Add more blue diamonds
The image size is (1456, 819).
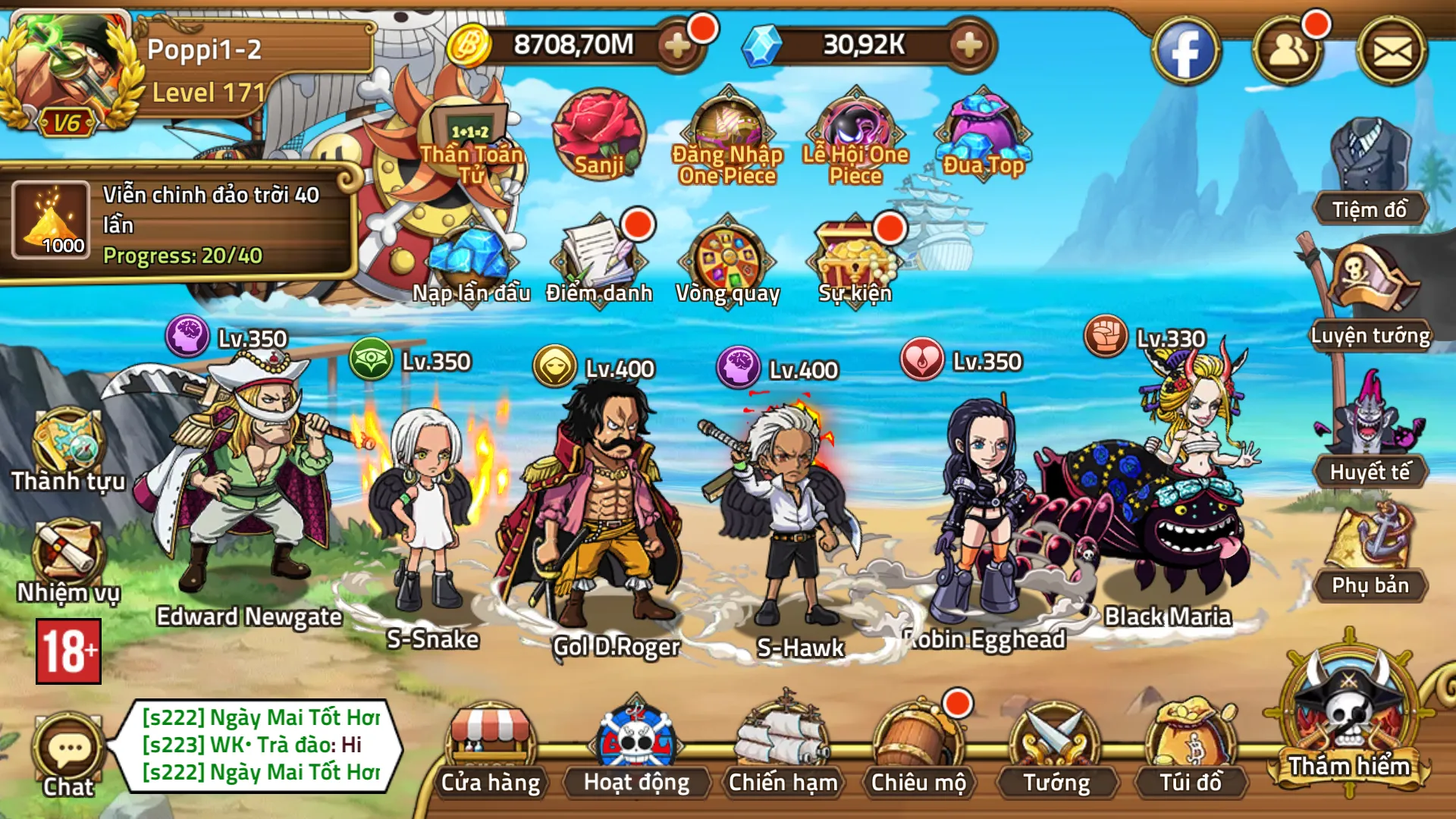pyautogui.click(x=968, y=45)
